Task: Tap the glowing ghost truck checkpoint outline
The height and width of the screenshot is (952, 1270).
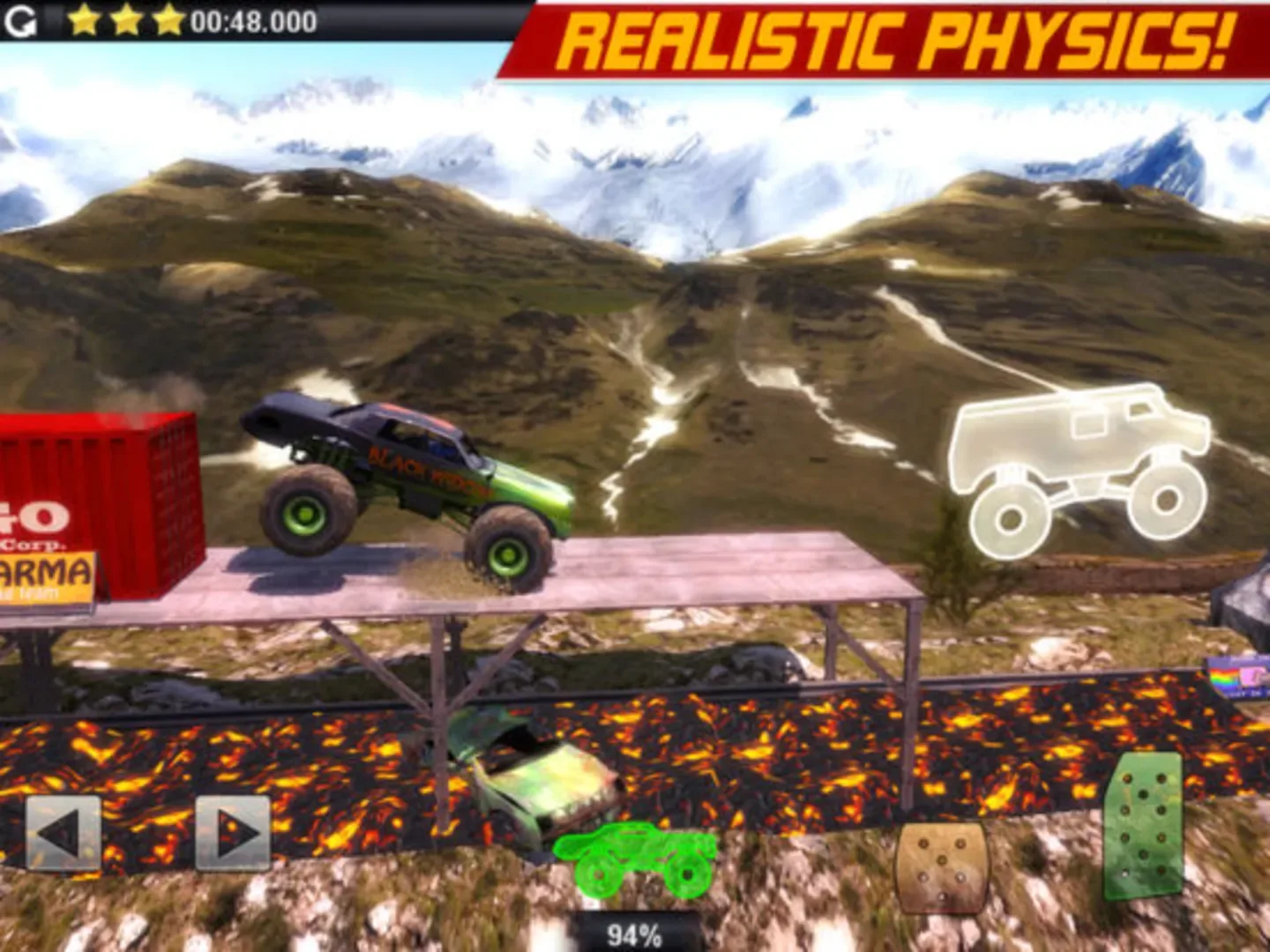Action: tap(1085, 467)
